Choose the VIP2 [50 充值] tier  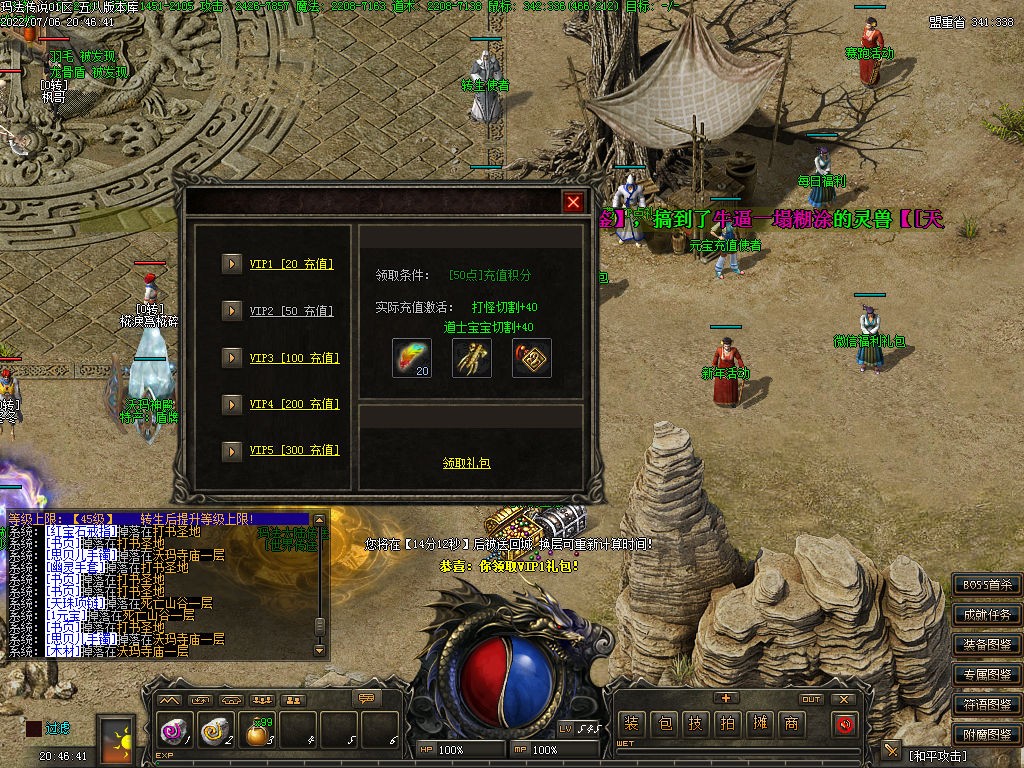(x=291, y=311)
